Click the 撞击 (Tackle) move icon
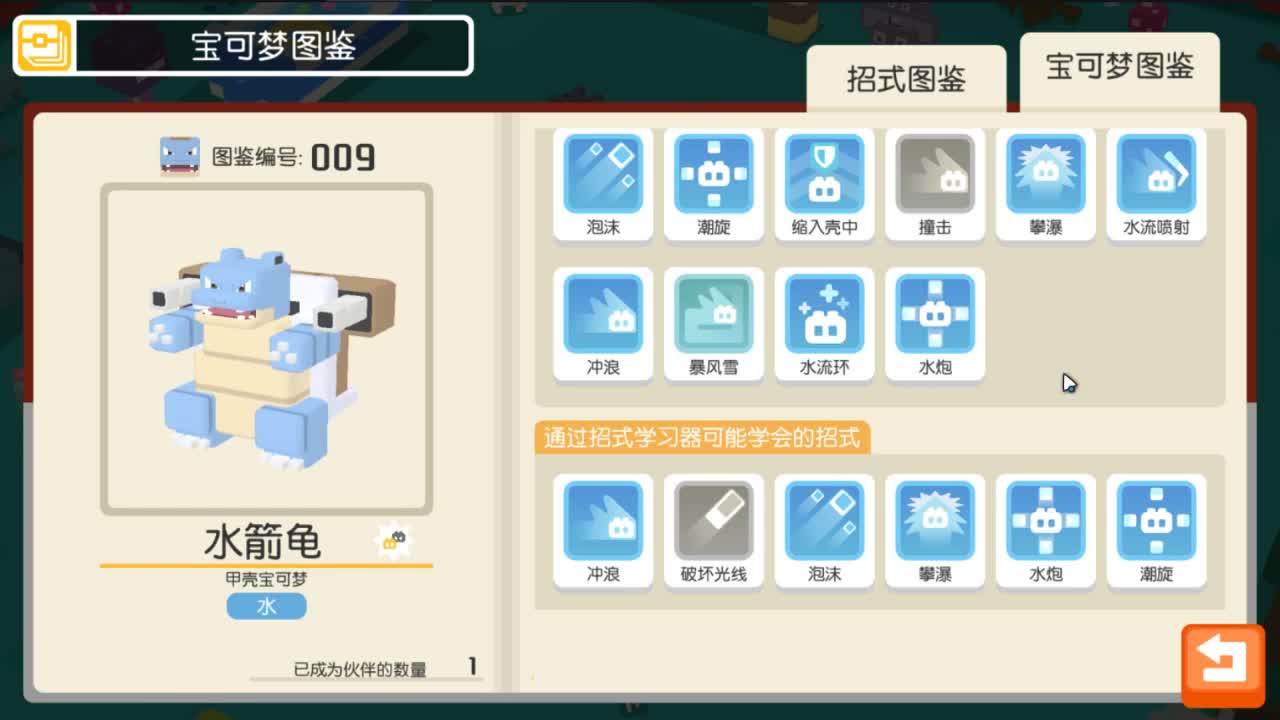 click(x=935, y=172)
